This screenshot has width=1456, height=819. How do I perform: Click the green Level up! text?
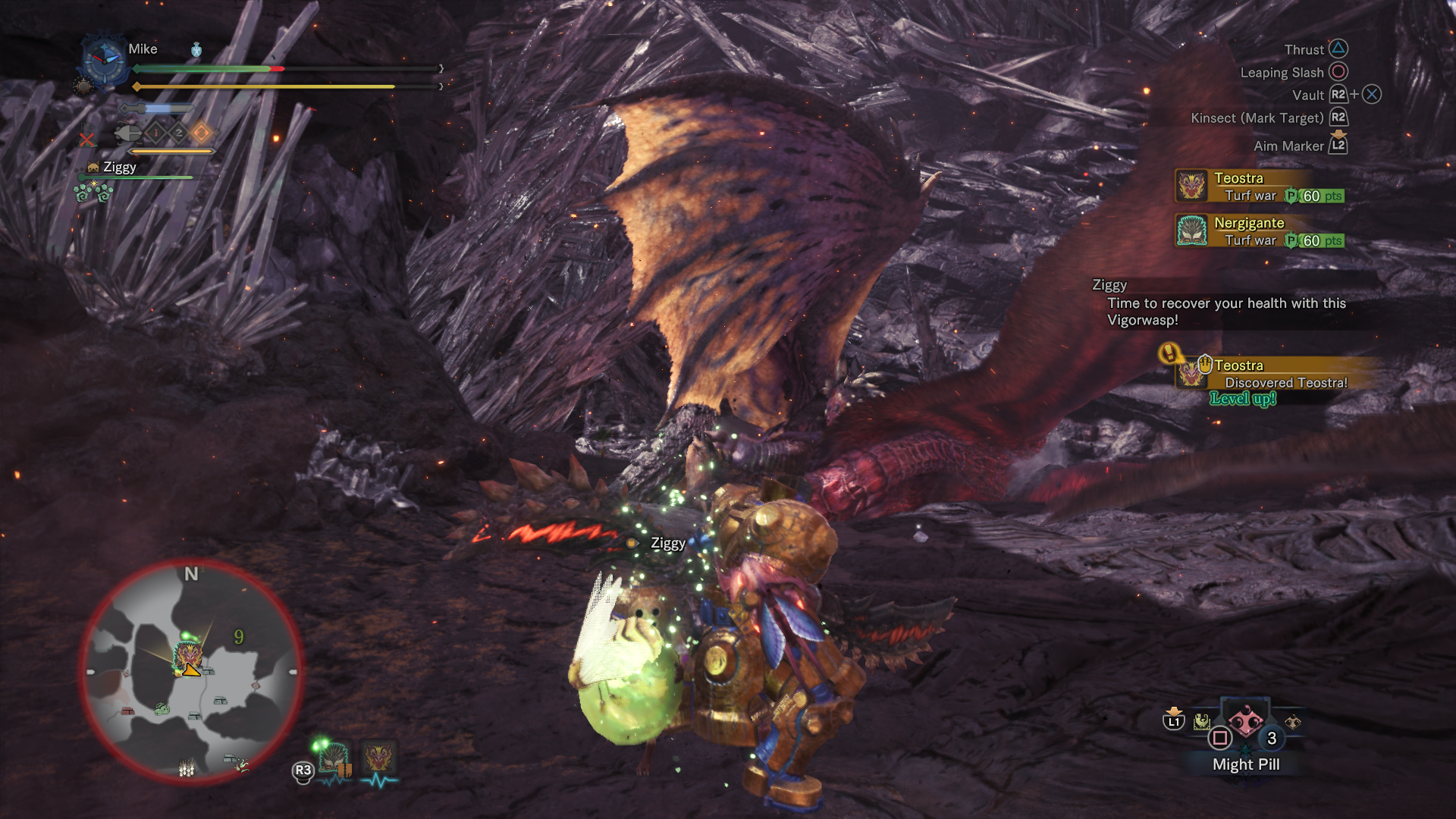pyautogui.click(x=1244, y=398)
